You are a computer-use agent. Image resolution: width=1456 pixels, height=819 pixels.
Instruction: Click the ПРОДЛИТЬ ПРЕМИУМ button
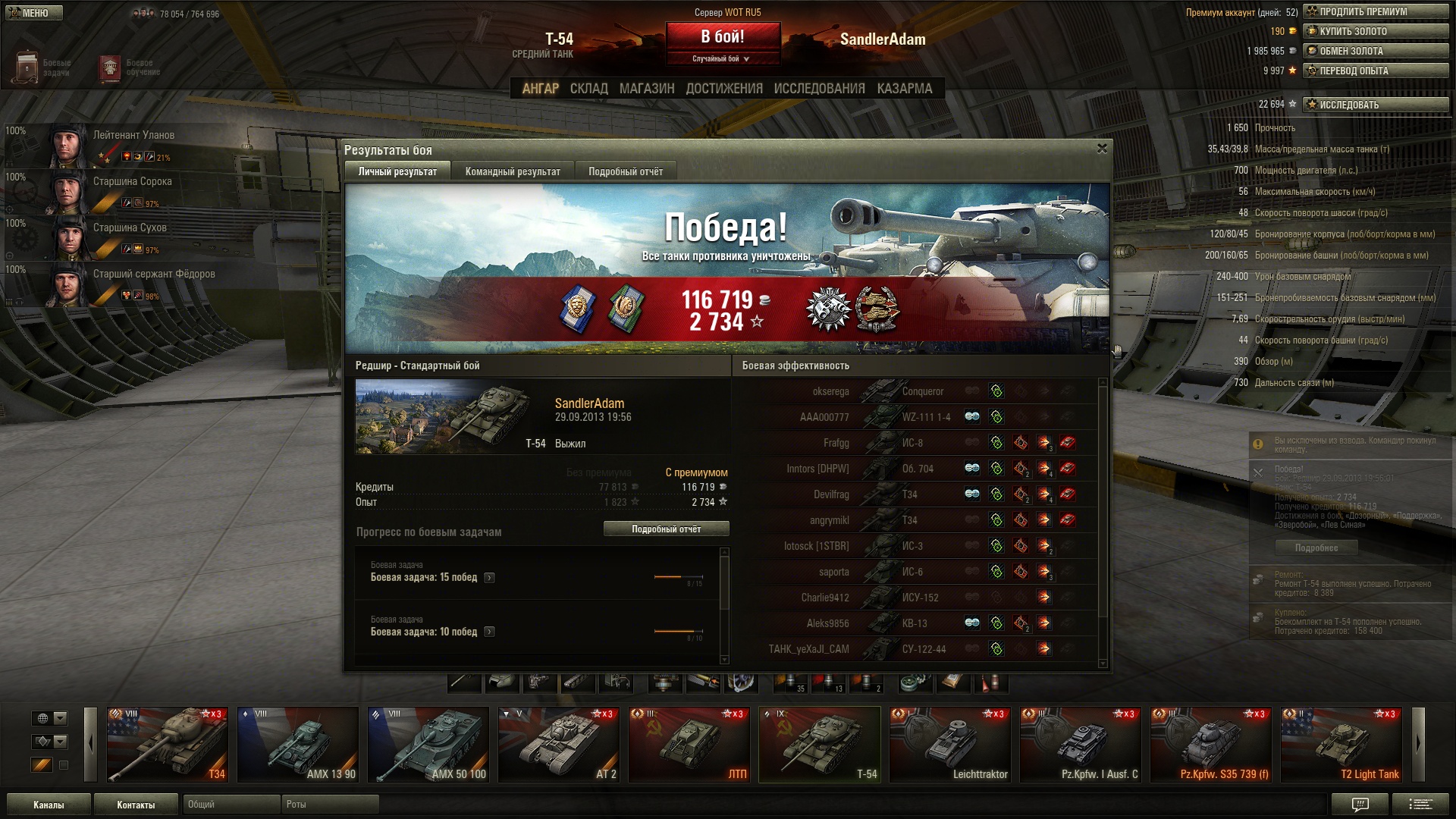click(x=1375, y=11)
